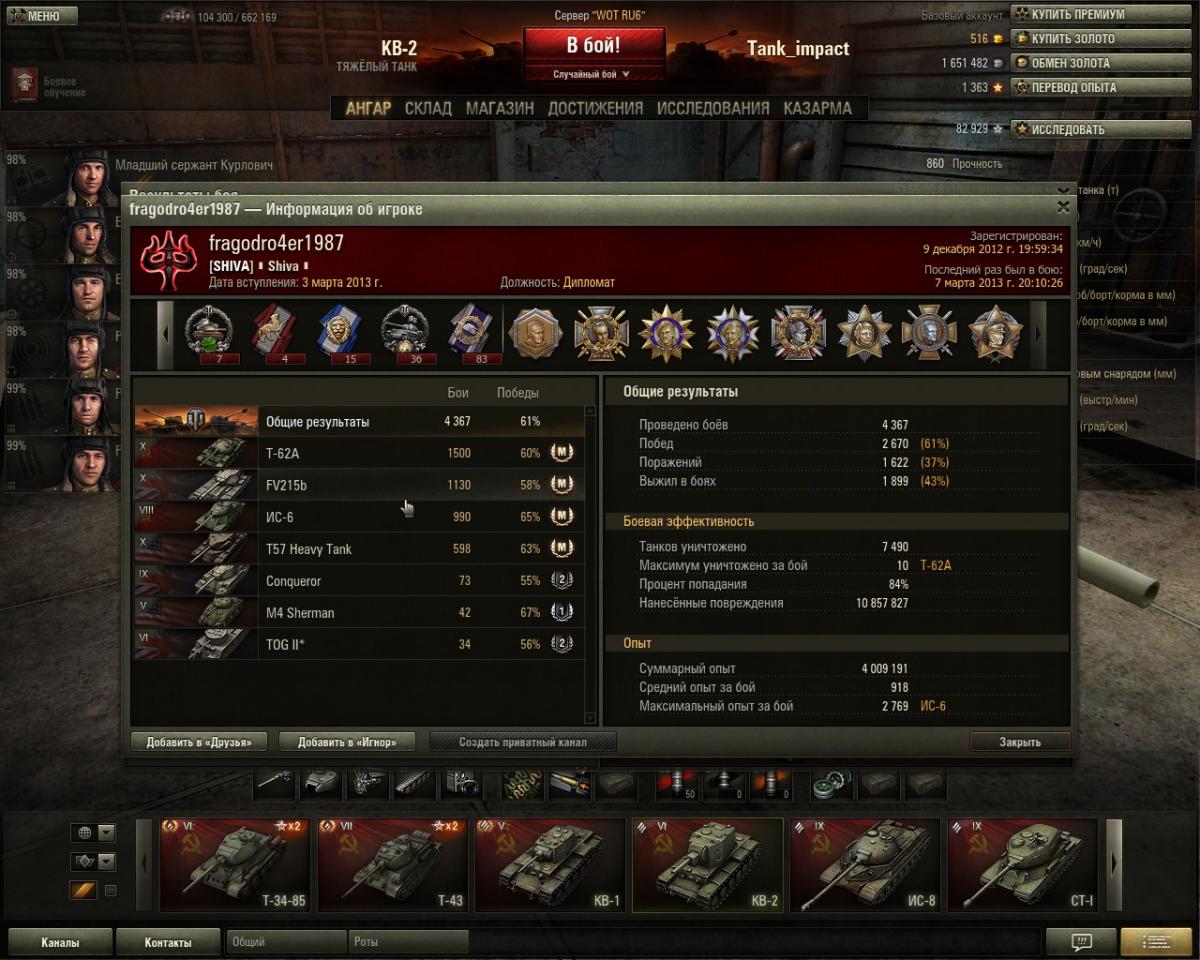Choose the Т-34-85 tank thumbnail
1200x960 pixels.
pos(235,866)
